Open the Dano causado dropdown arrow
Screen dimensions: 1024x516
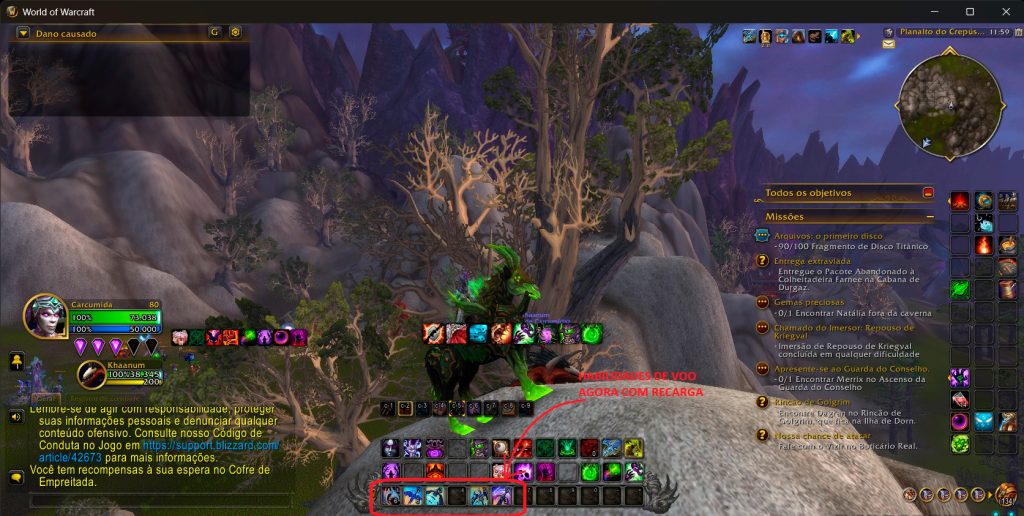23,33
